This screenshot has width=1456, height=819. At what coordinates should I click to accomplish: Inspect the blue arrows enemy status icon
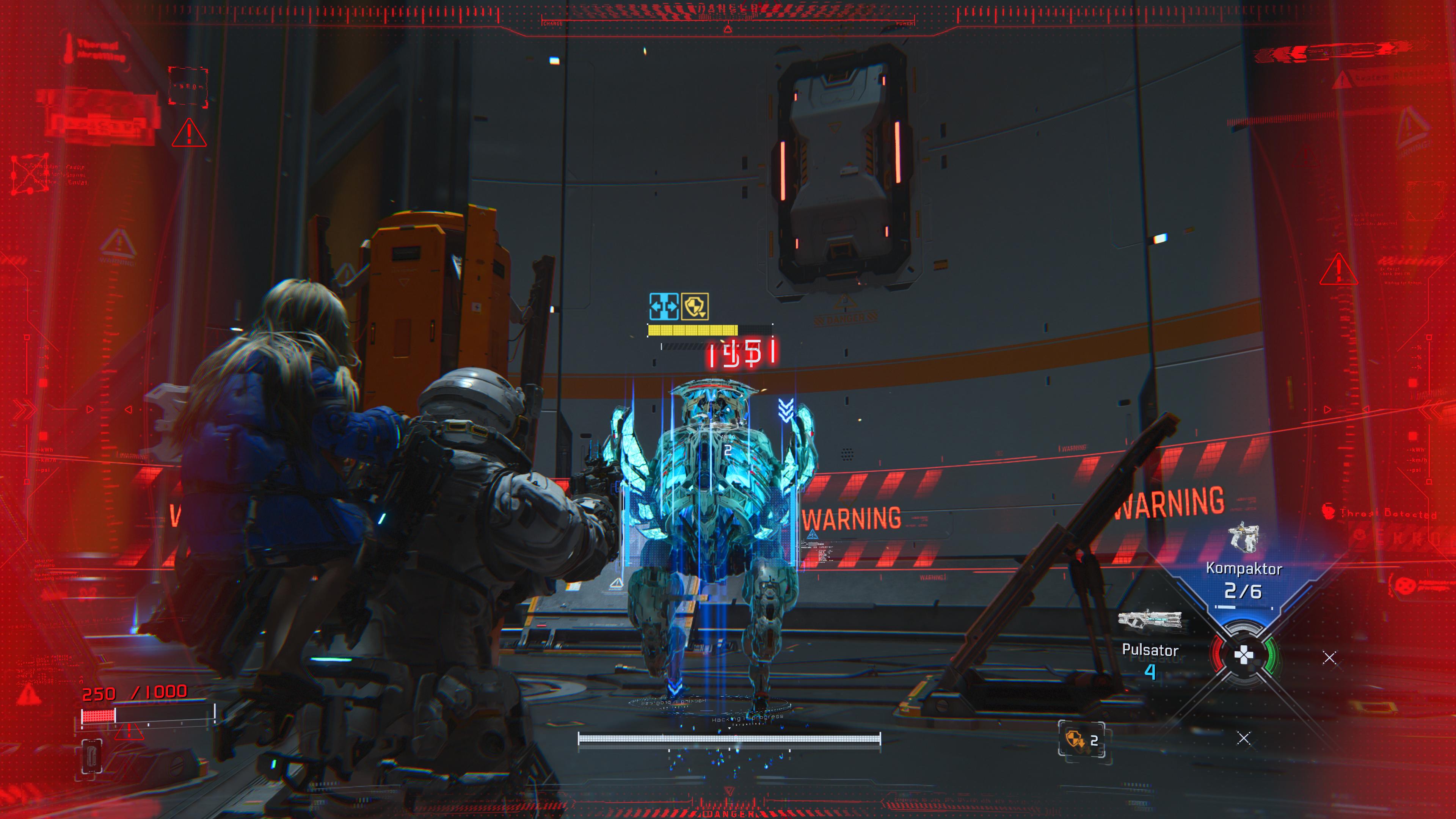(664, 307)
